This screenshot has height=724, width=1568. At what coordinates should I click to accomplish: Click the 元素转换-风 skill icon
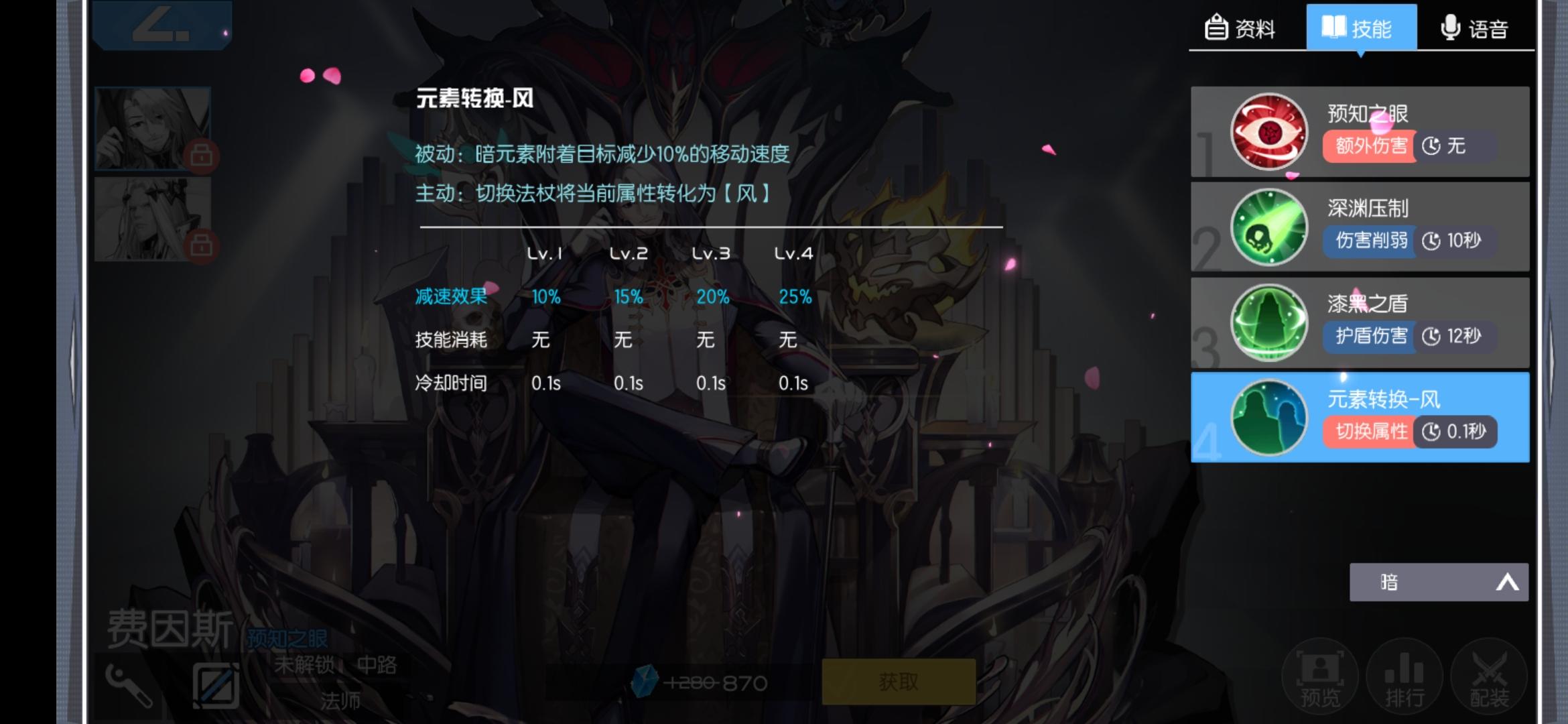click(x=1268, y=417)
